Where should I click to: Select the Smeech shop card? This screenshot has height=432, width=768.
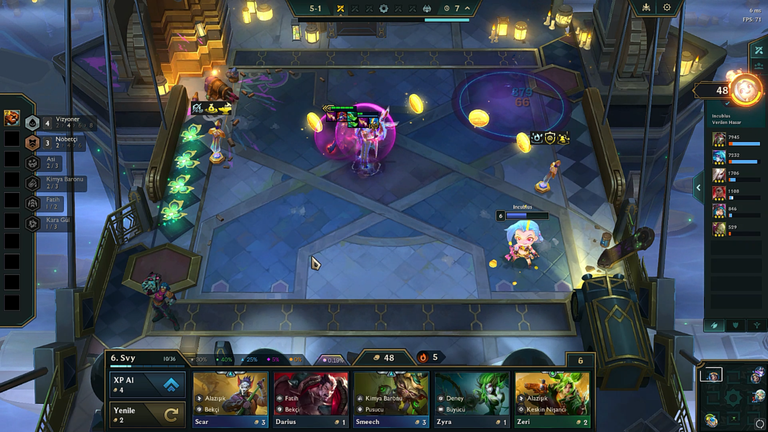(x=391, y=400)
